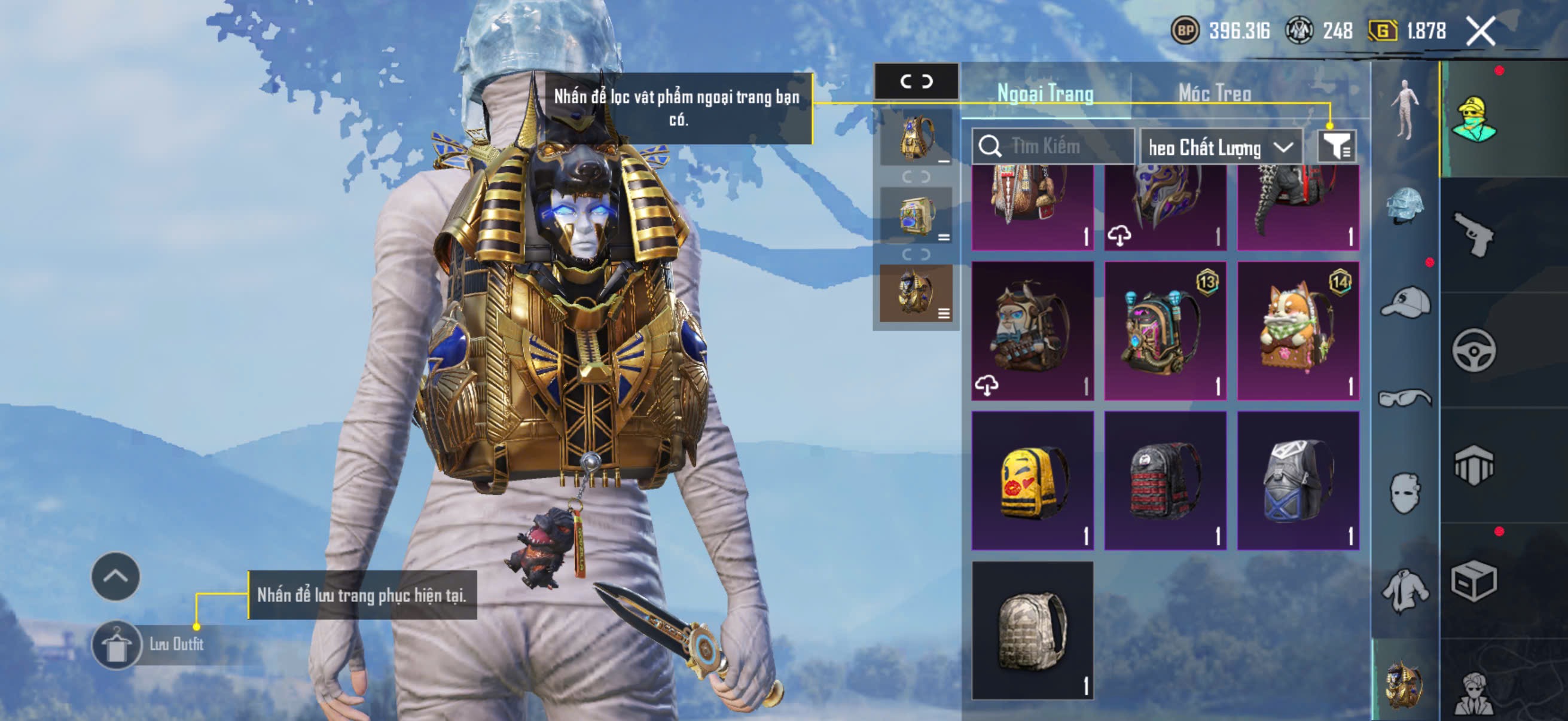This screenshot has height=721, width=1568.
Task: Expand the round up-arrow button
Action: click(115, 576)
